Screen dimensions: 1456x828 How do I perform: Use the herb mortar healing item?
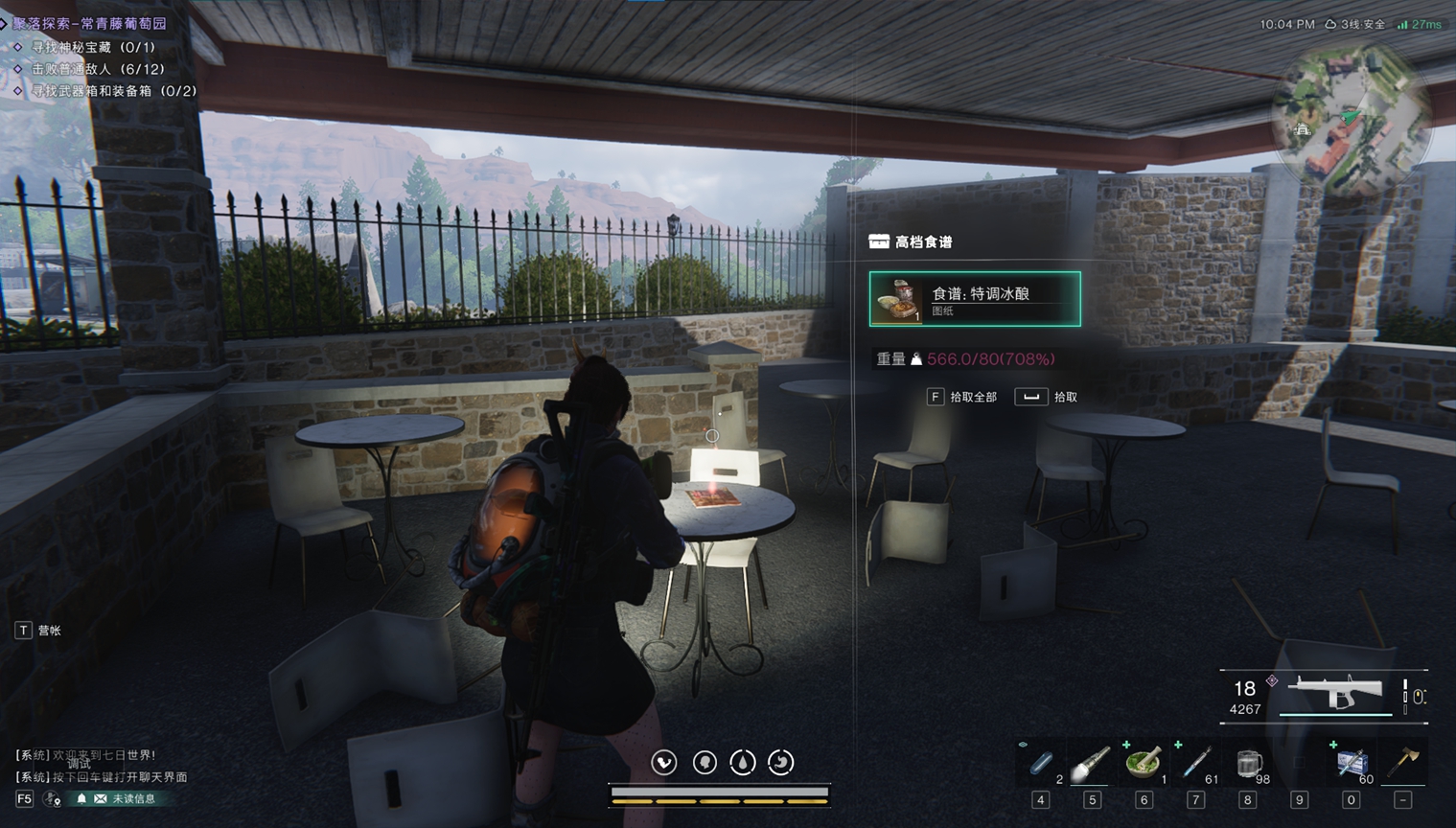[x=1144, y=764]
